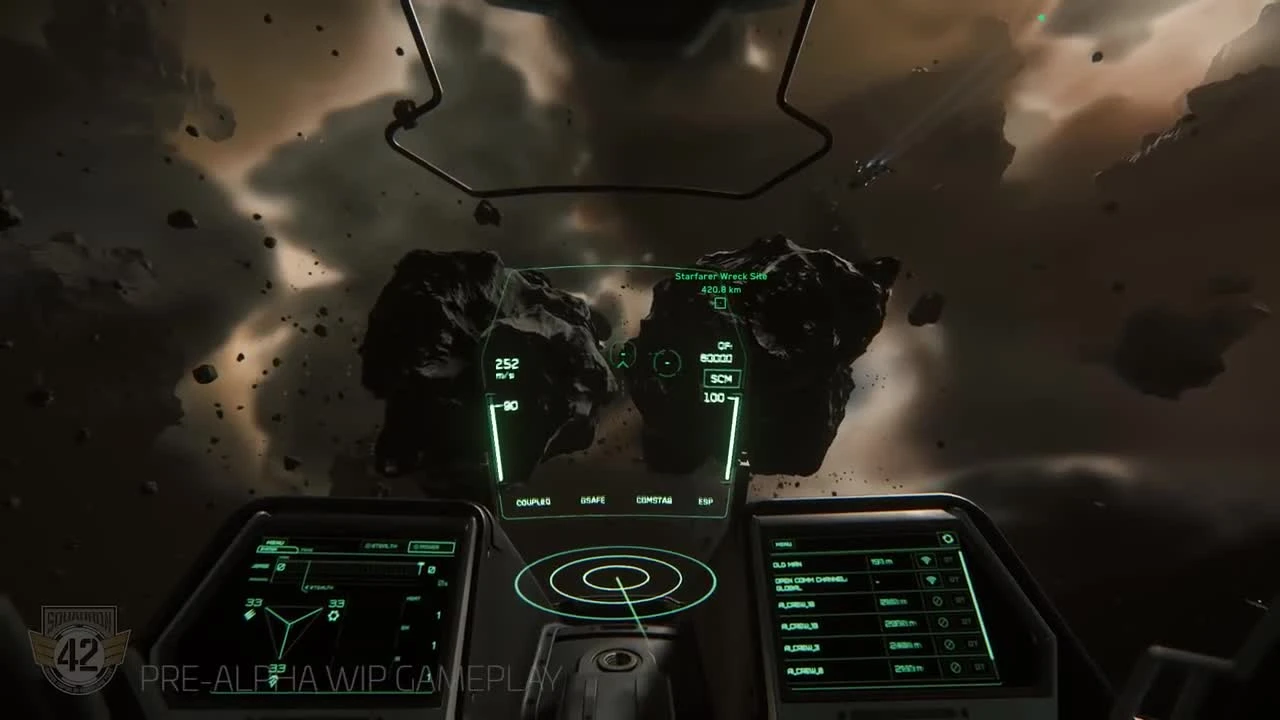Viewport: 1280px width, 720px height.
Task: Click the SCM mode button on the HUD
Action: pos(720,378)
